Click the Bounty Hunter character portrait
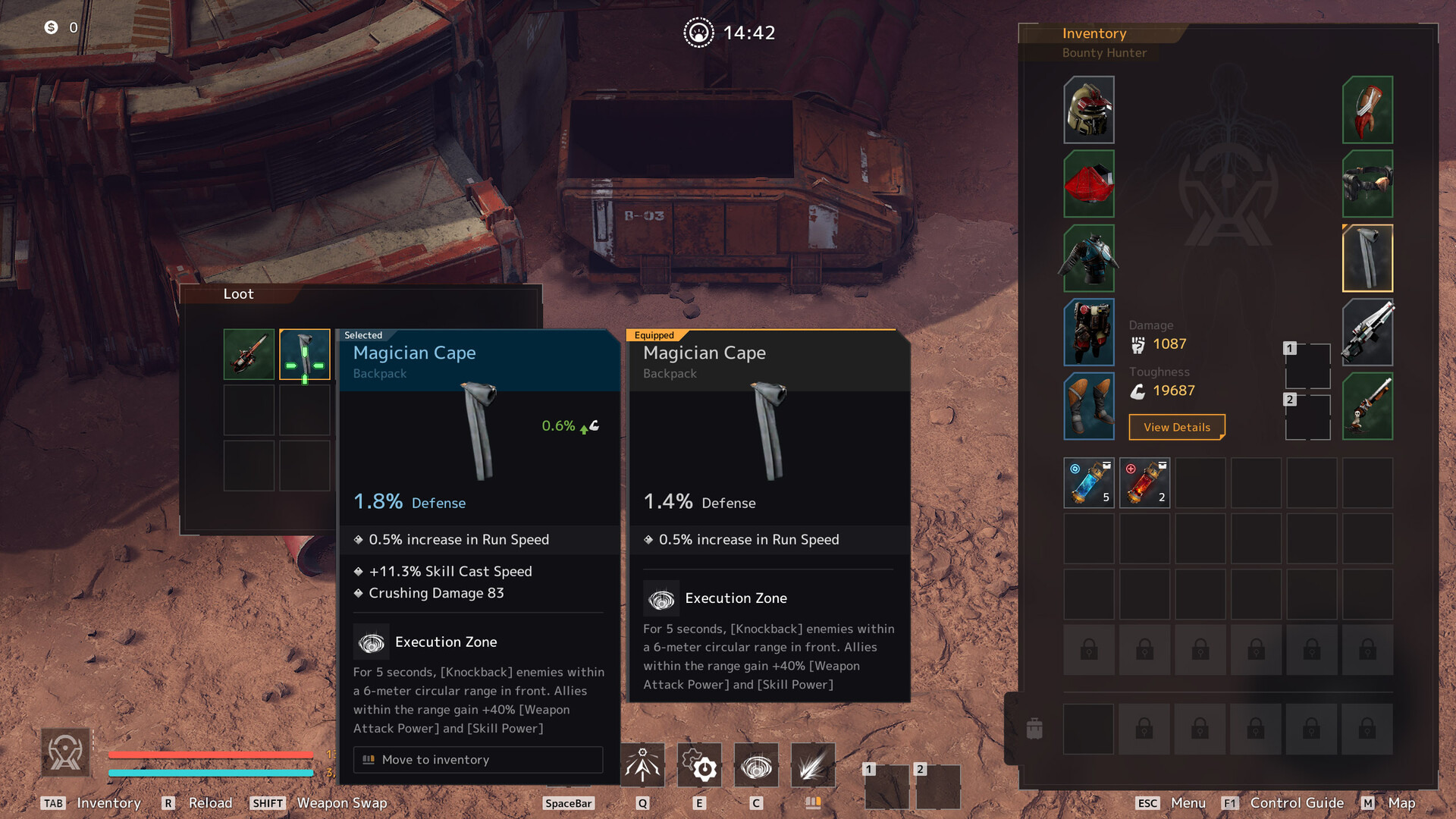This screenshot has width=1456, height=819. point(65,752)
